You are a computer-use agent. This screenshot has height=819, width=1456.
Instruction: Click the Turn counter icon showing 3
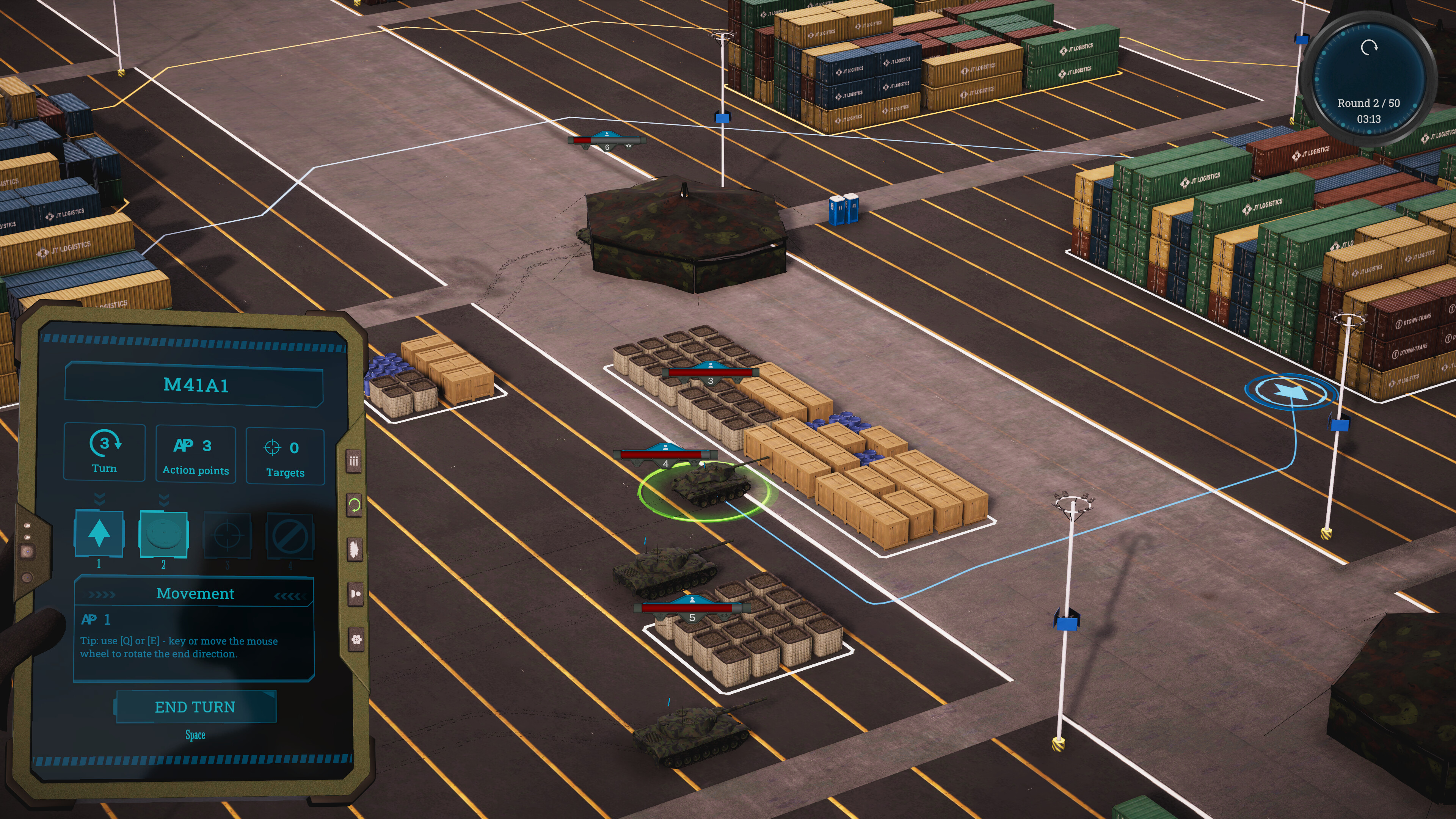[104, 452]
